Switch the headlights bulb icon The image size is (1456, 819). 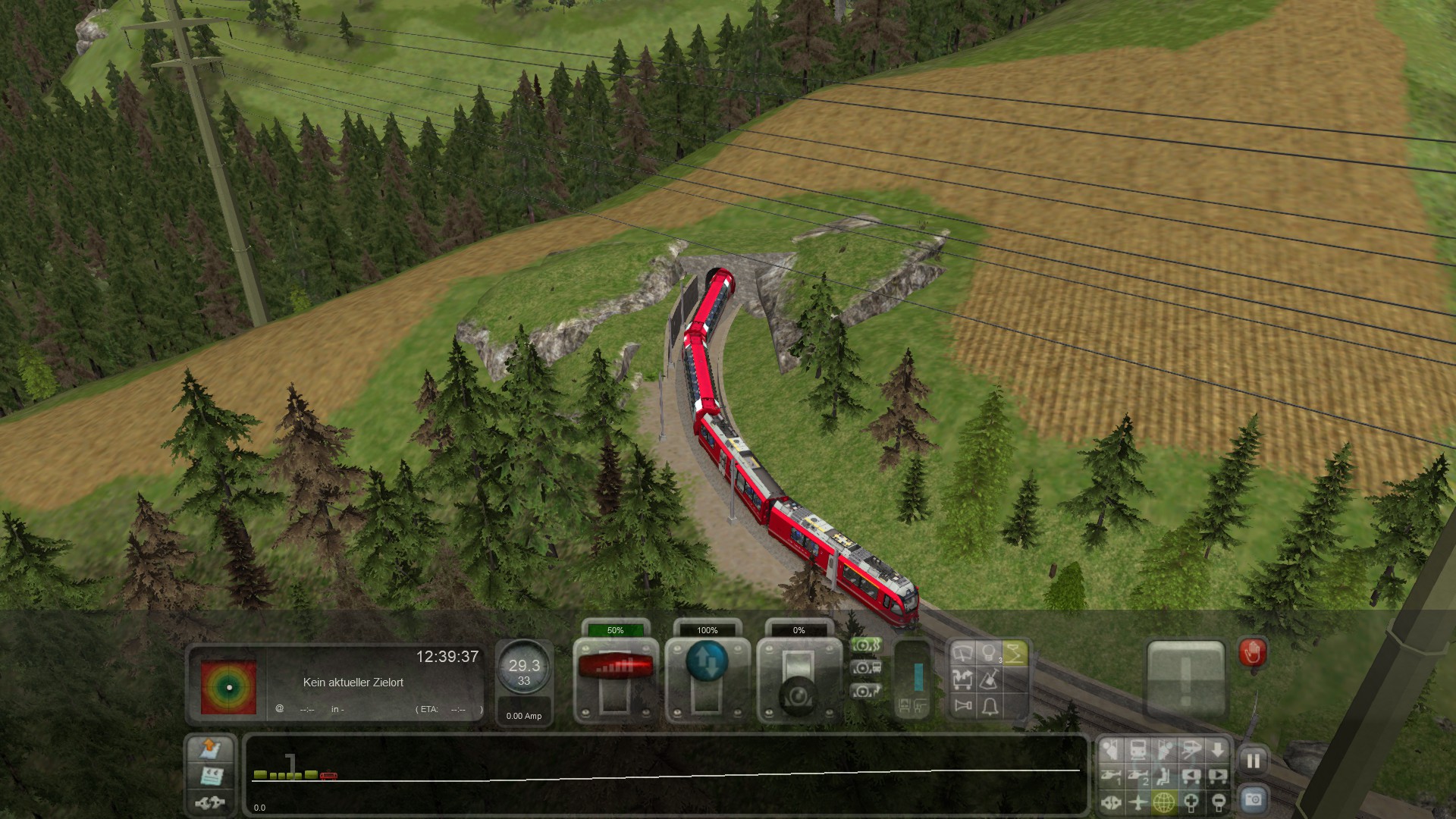989,654
